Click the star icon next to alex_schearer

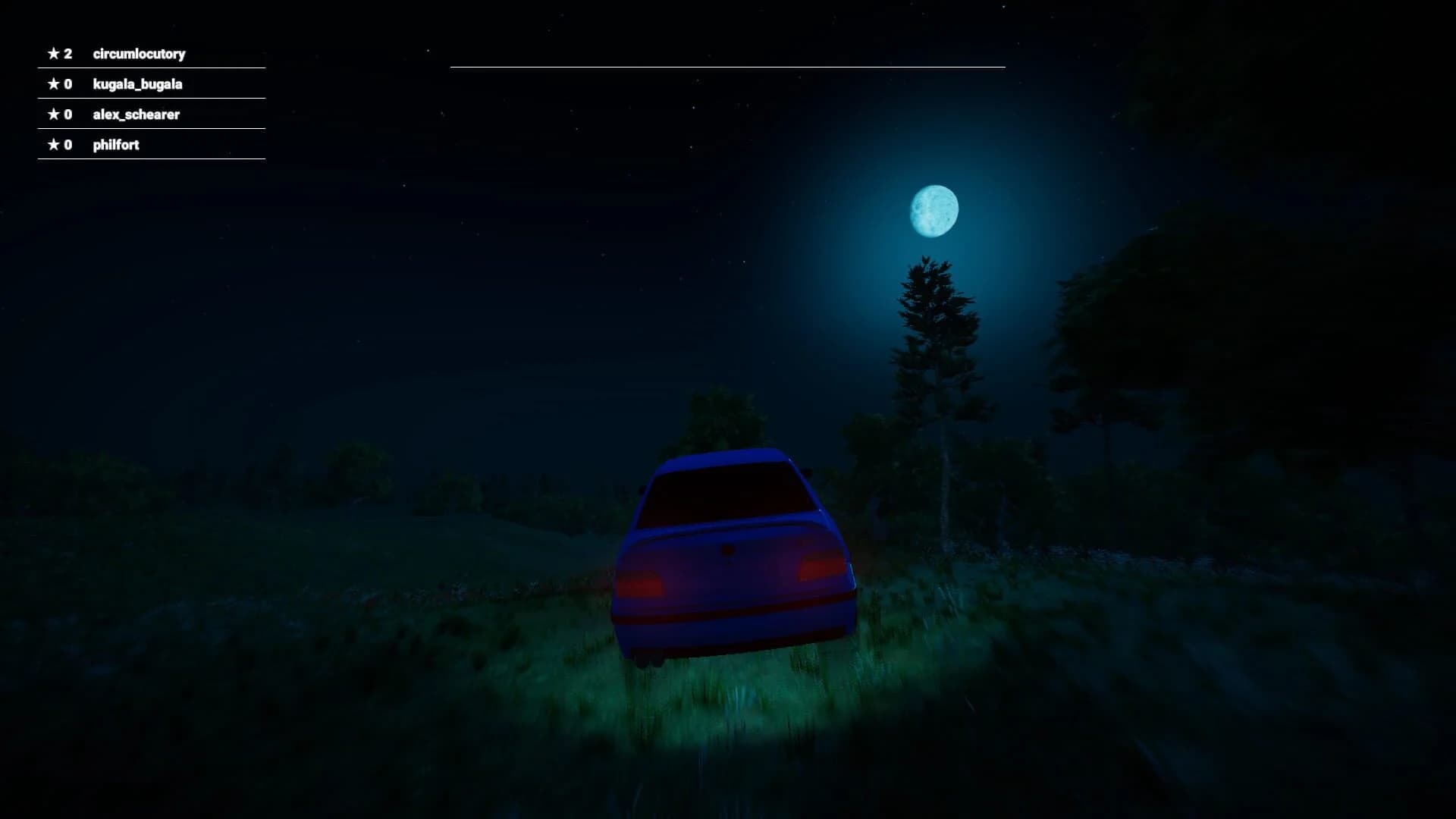(53, 115)
